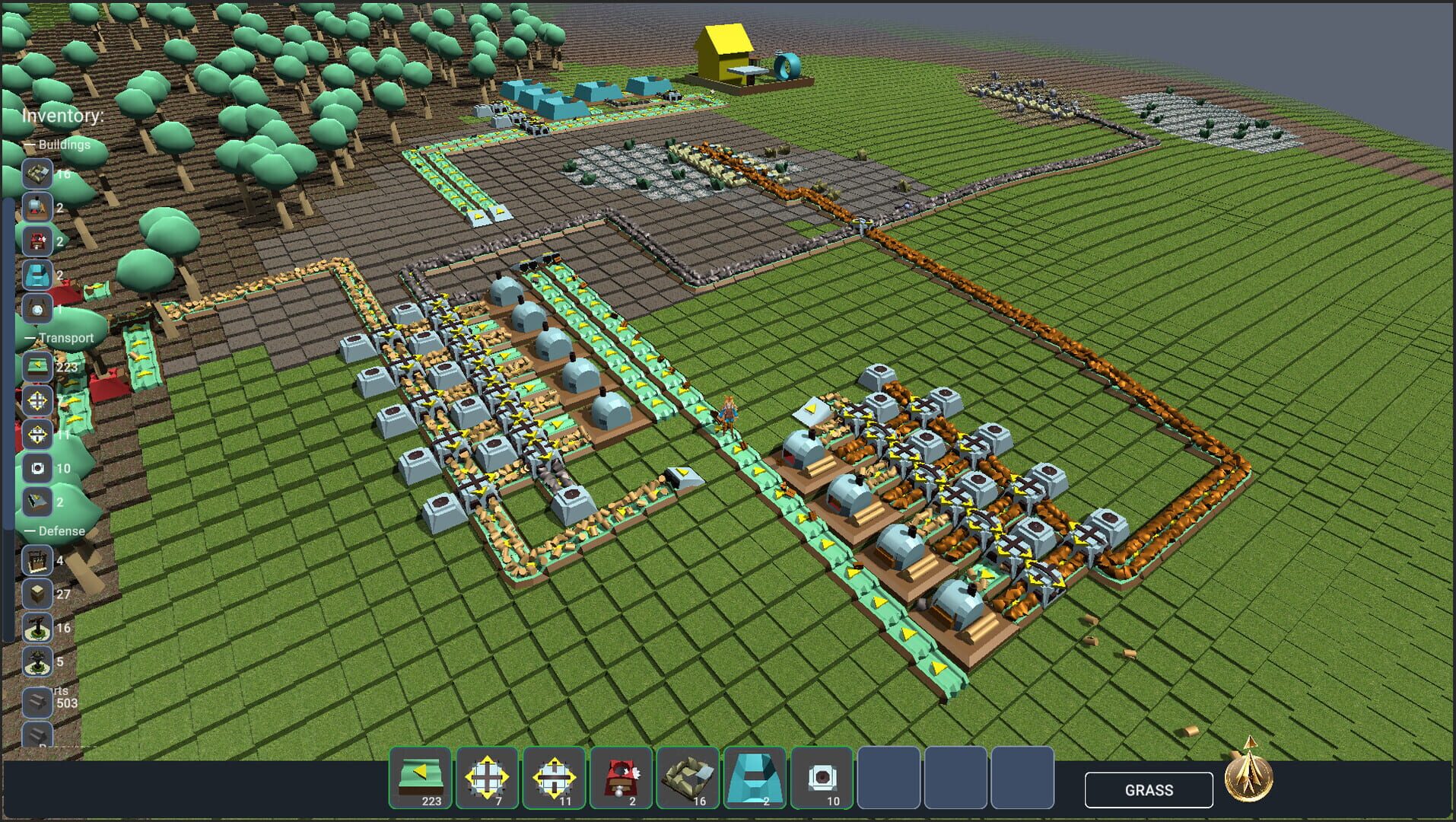This screenshot has height=822, width=1456.
Task: Select the splitter tool showing 7 in hotbar
Action: pos(486,776)
